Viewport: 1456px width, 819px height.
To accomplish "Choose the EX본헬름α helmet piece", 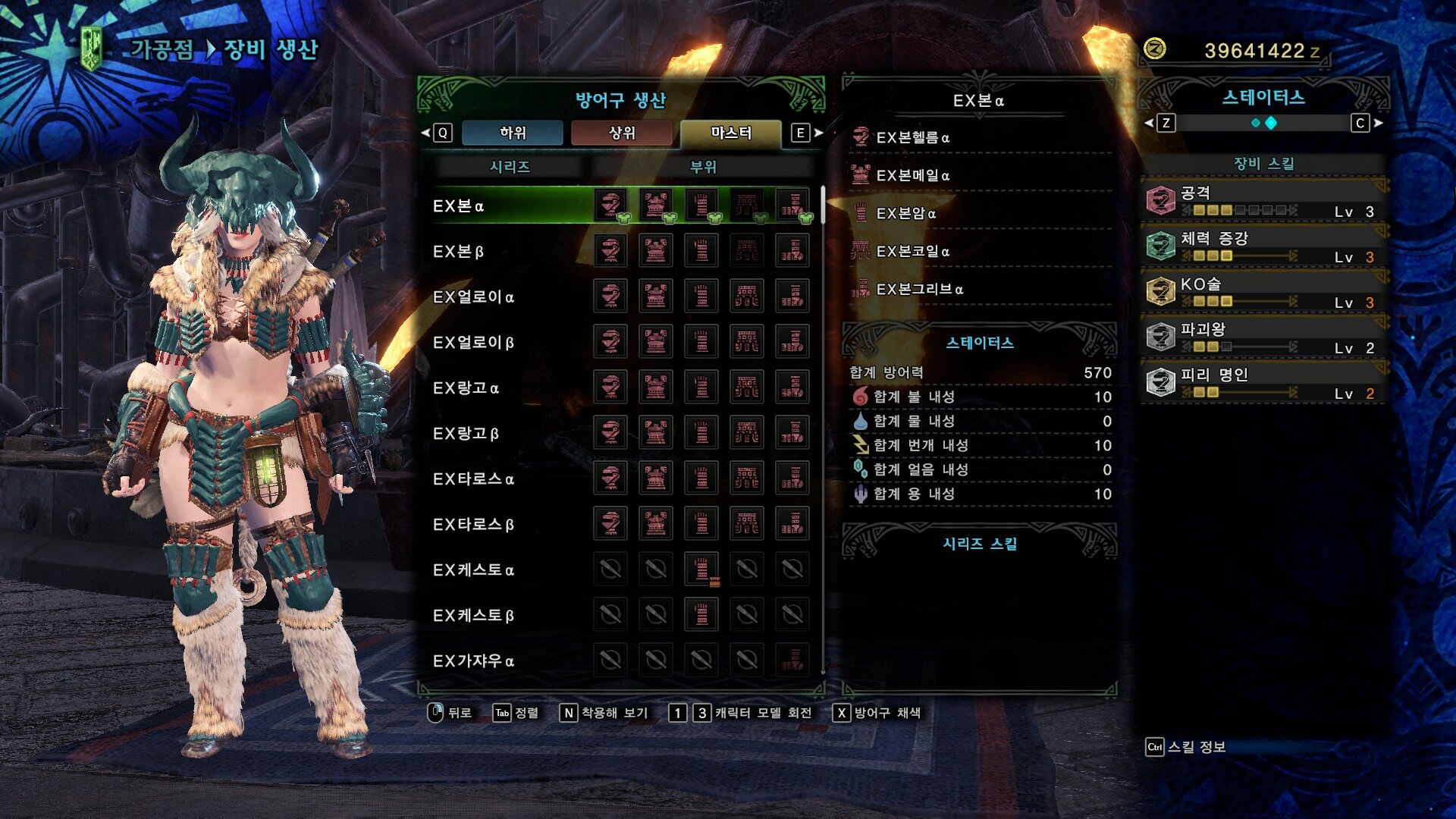I will click(x=913, y=137).
